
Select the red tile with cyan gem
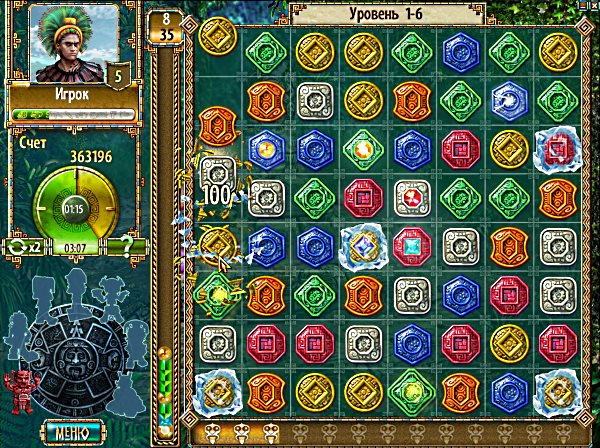[x=410, y=243]
